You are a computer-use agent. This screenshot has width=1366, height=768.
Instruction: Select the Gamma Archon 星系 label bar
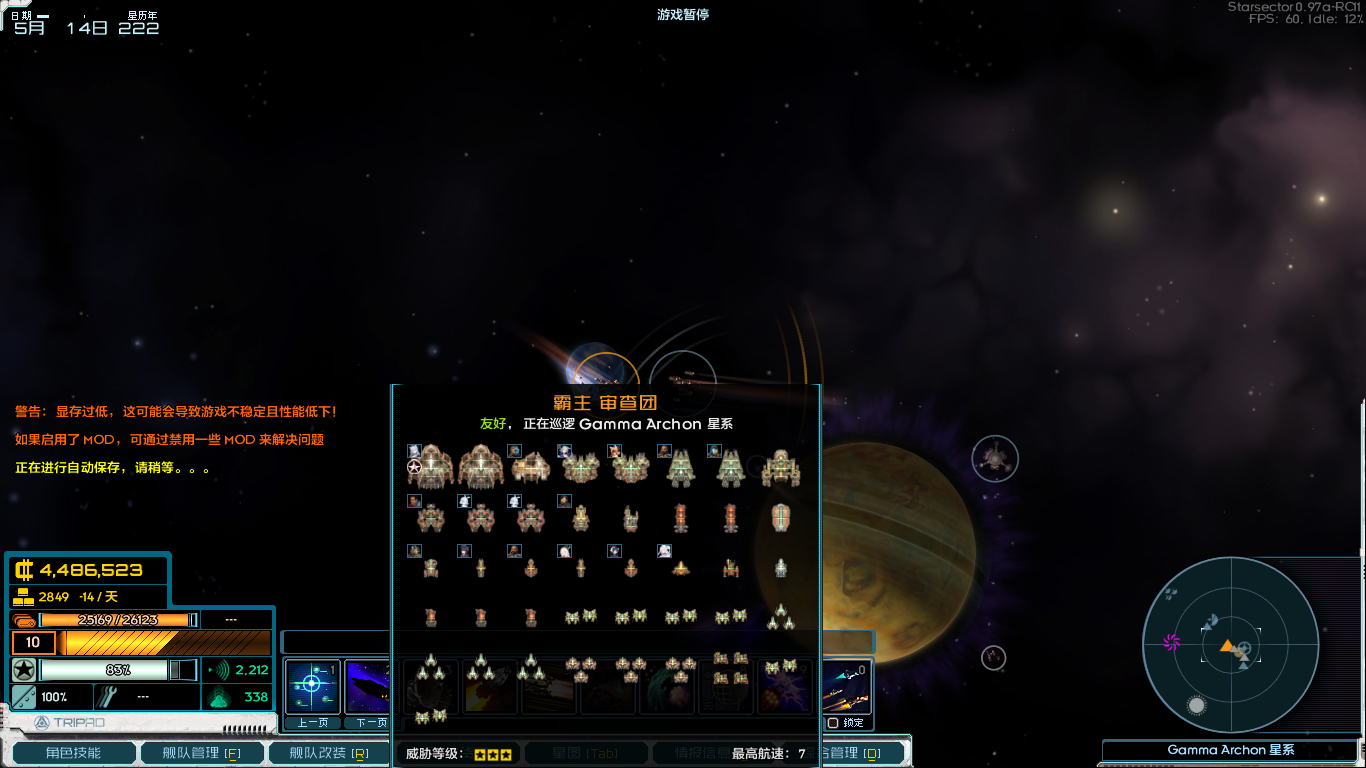(x=1230, y=750)
